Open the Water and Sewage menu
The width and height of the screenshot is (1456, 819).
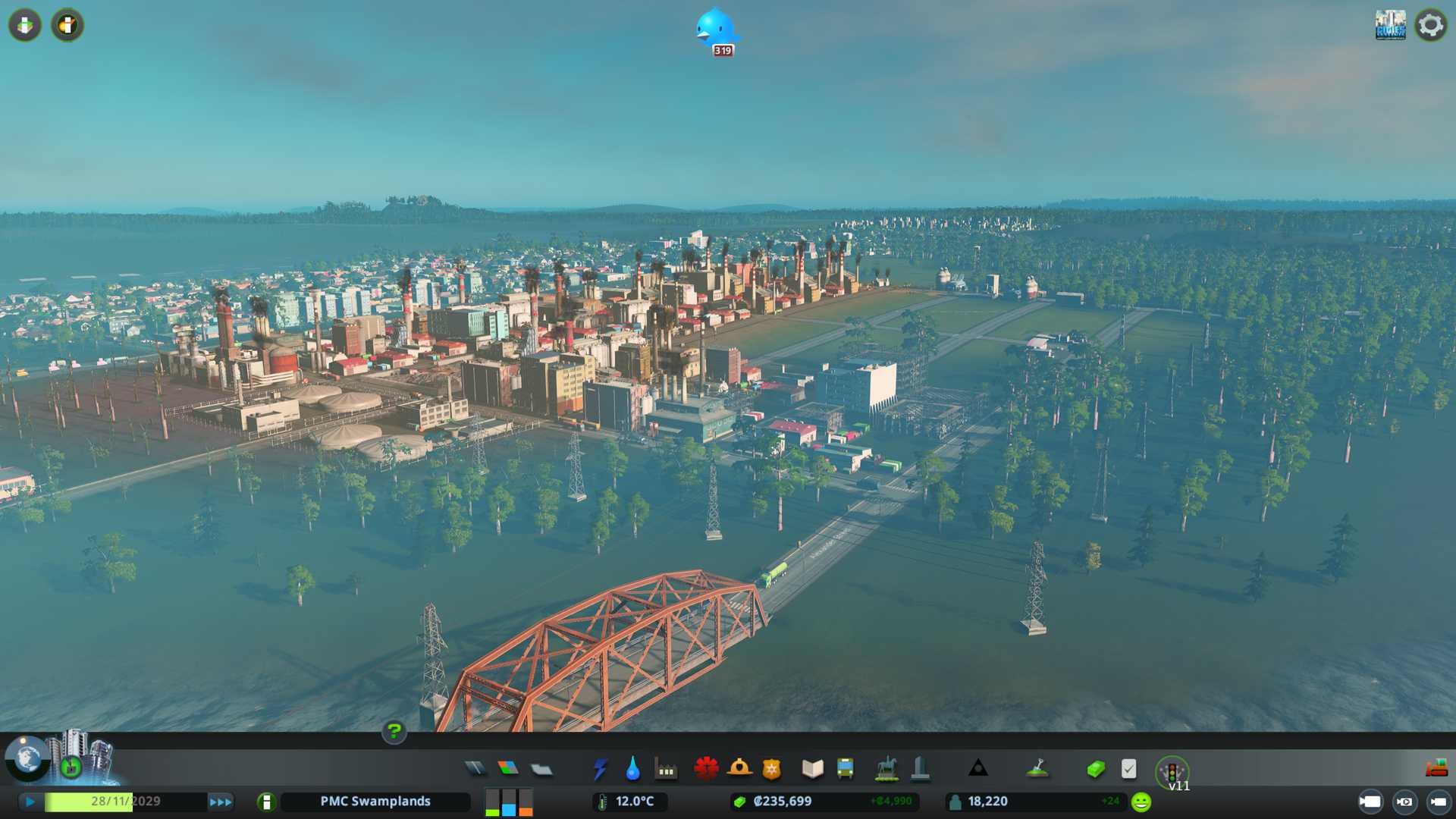632,769
